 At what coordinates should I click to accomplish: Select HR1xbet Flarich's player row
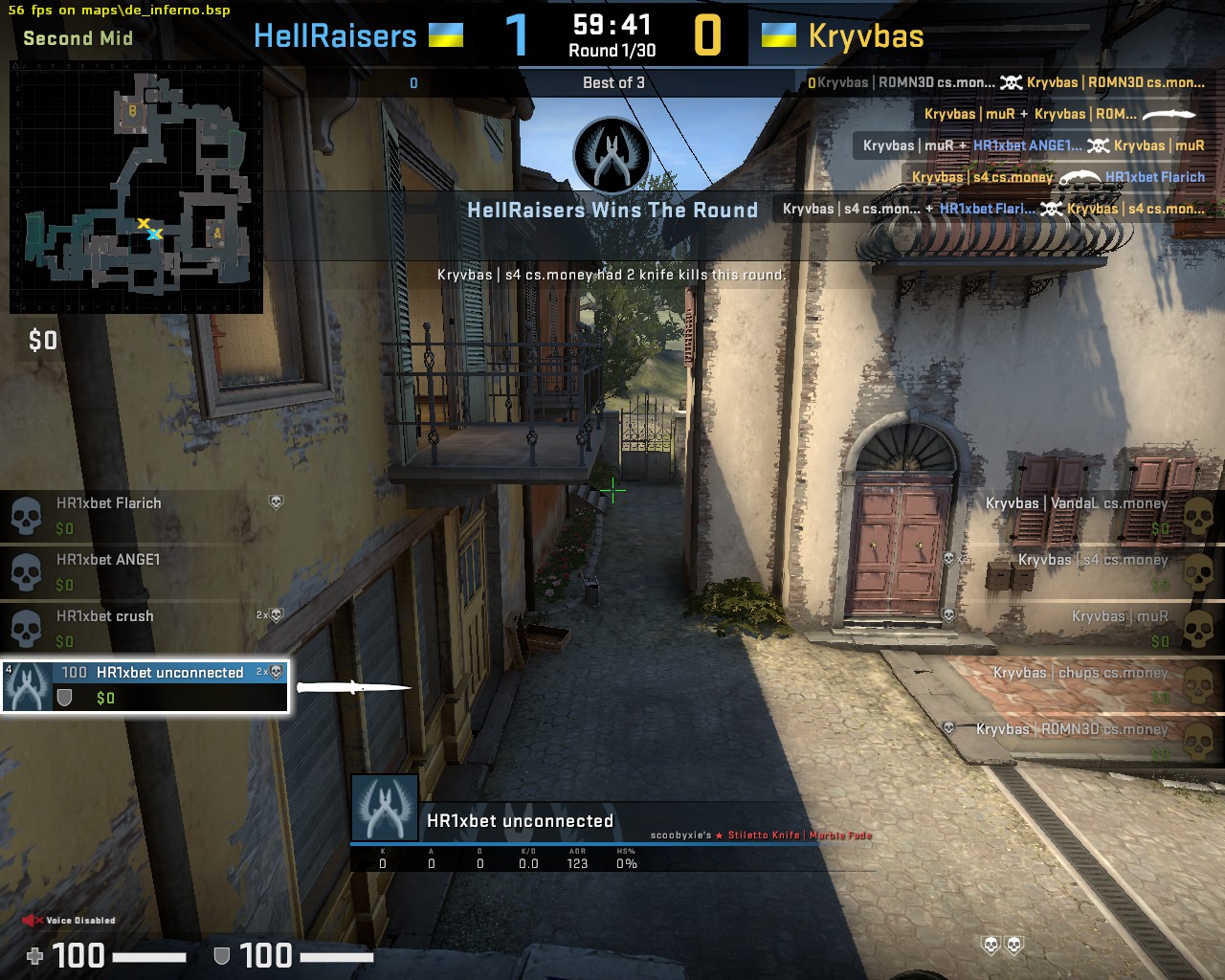point(144,515)
